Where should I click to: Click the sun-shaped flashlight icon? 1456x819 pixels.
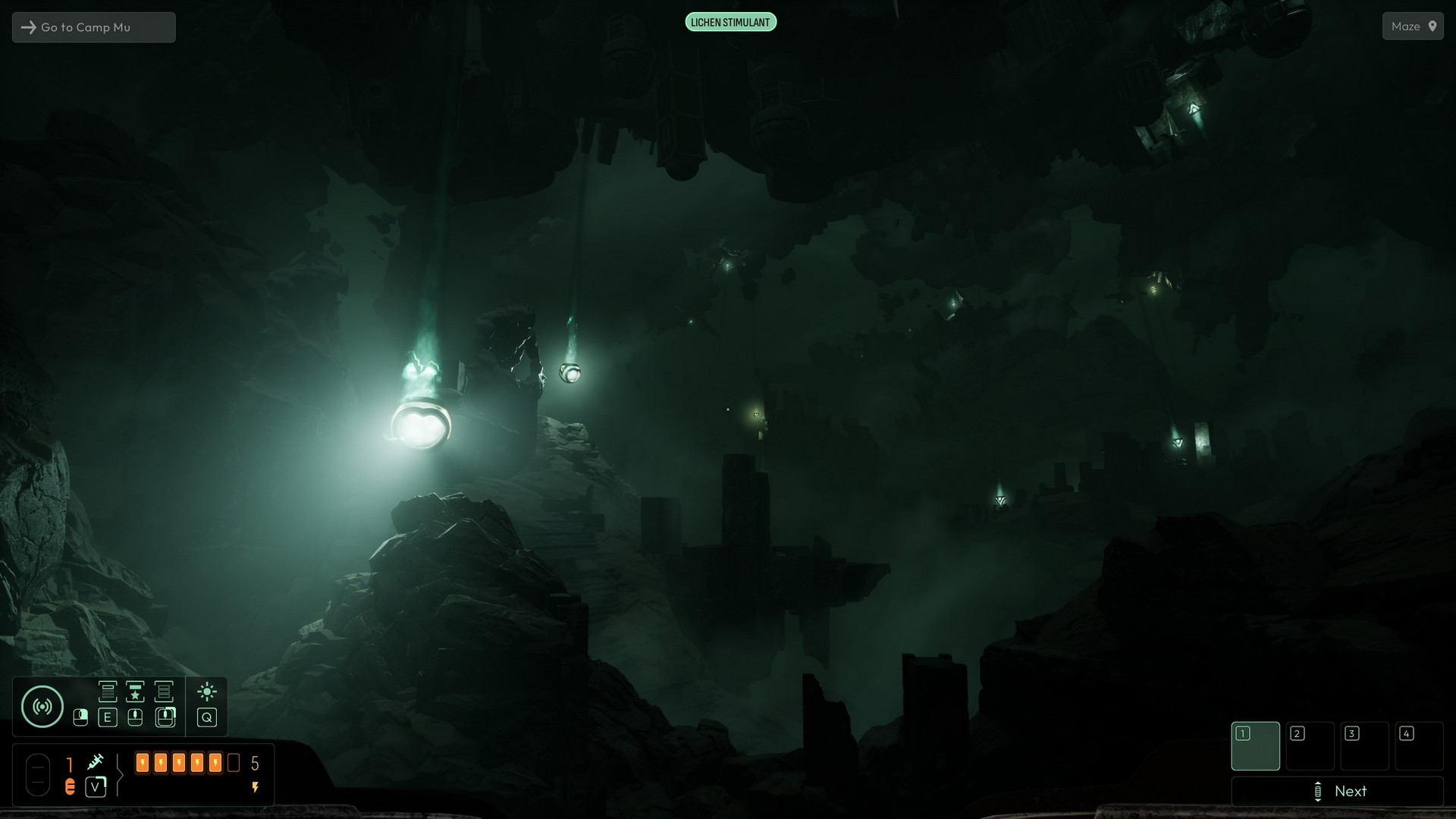click(207, 692)
